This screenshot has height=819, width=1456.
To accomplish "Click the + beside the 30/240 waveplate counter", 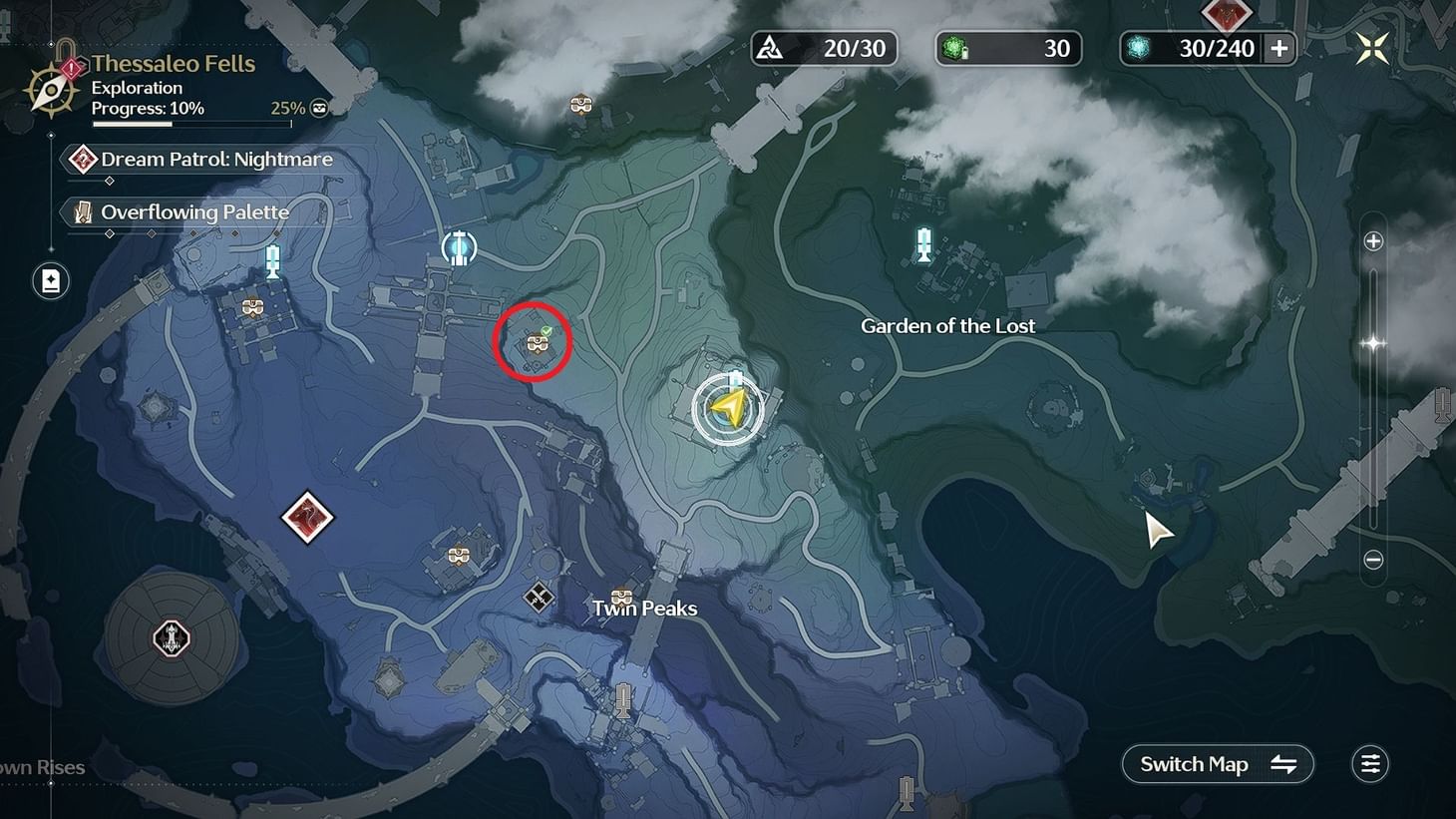I will tap(1279, 47).
